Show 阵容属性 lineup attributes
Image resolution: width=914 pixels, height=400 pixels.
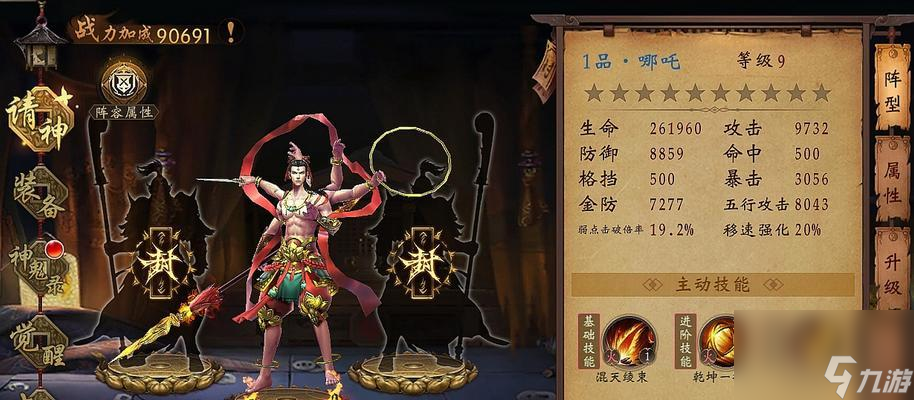click(124, 87)
